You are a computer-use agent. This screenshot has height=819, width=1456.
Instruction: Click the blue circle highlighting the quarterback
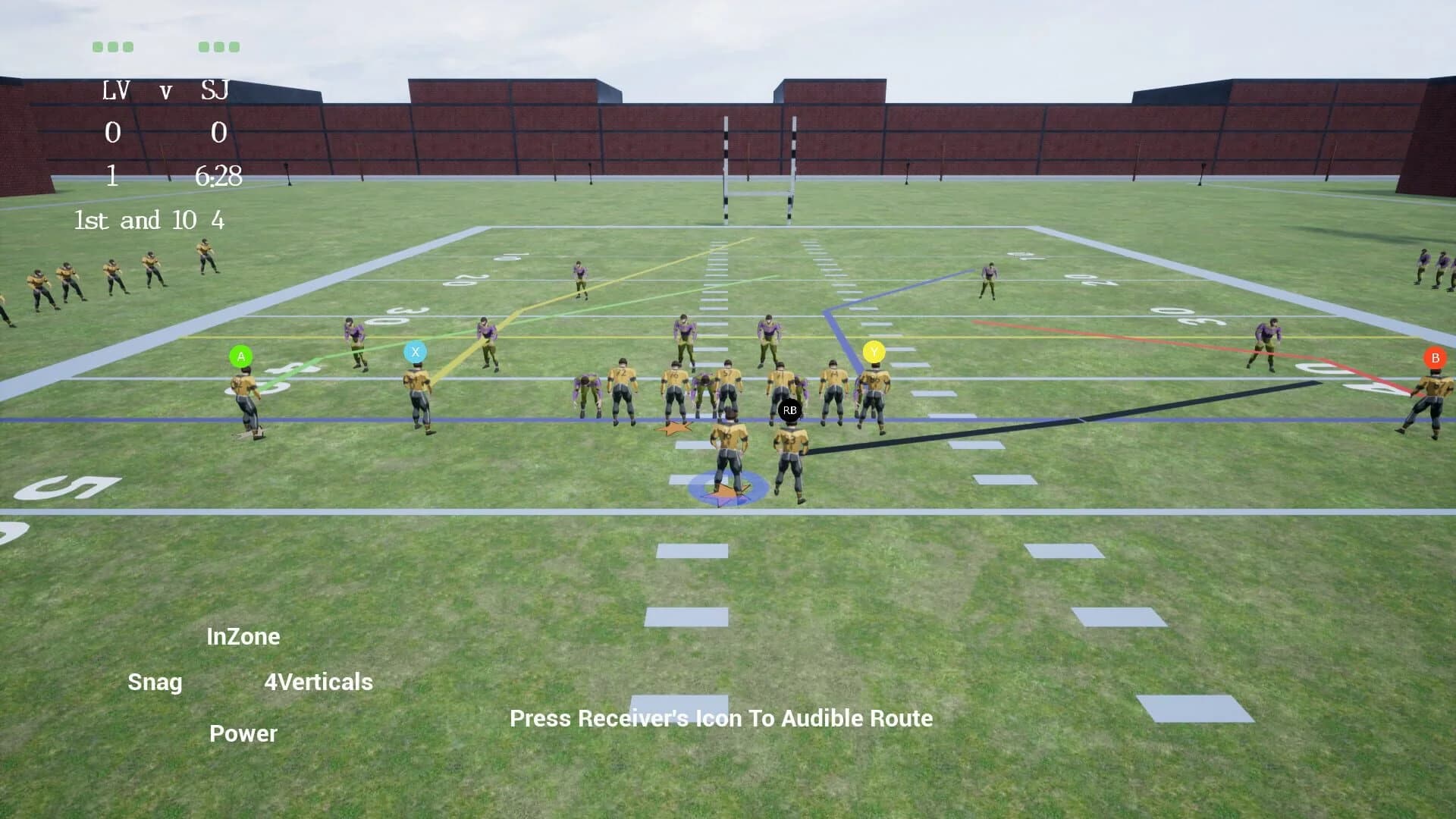click(x=726, y=488)
